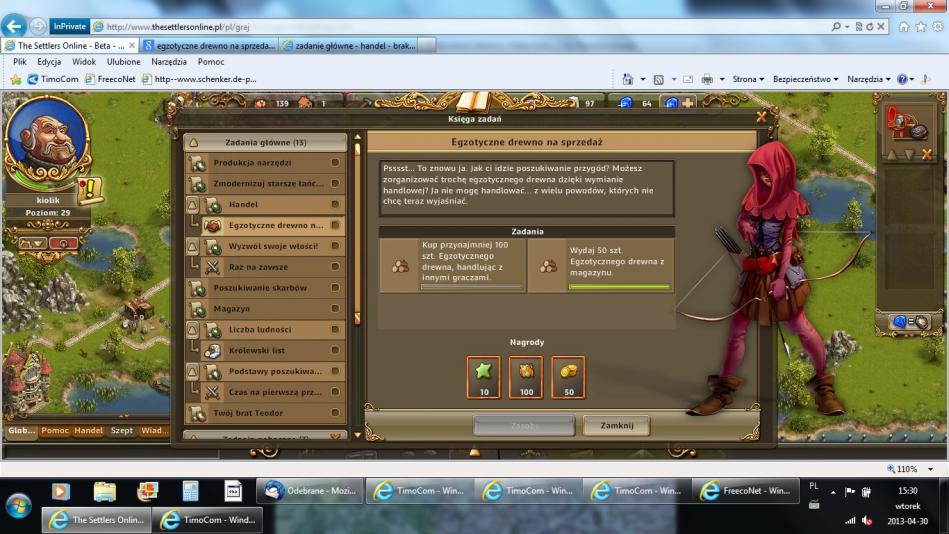949x534 pixels.
Task: Collapse the Zadania główne (13) section header
Action: (266, 142)
